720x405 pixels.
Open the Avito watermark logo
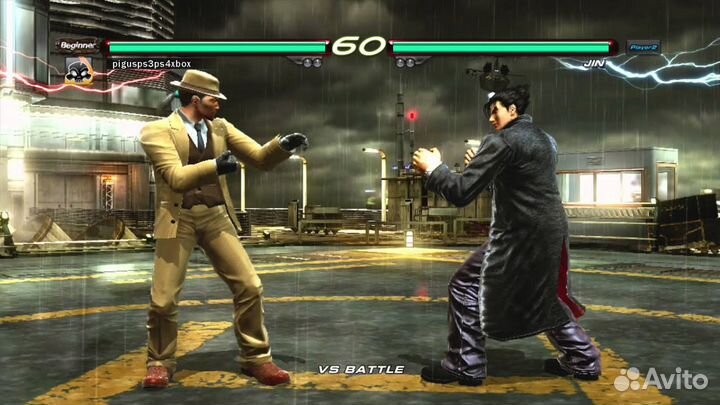[x=660, y=379]
